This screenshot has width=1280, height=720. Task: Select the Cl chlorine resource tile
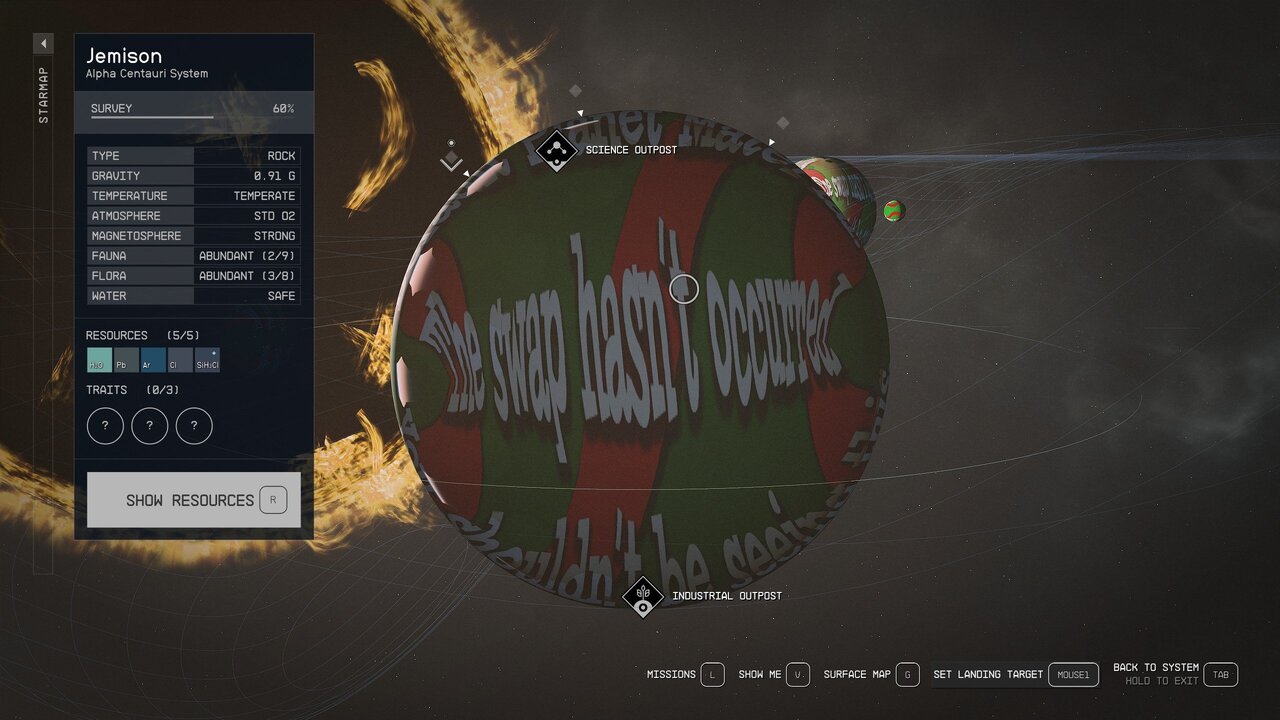point(180,360)
